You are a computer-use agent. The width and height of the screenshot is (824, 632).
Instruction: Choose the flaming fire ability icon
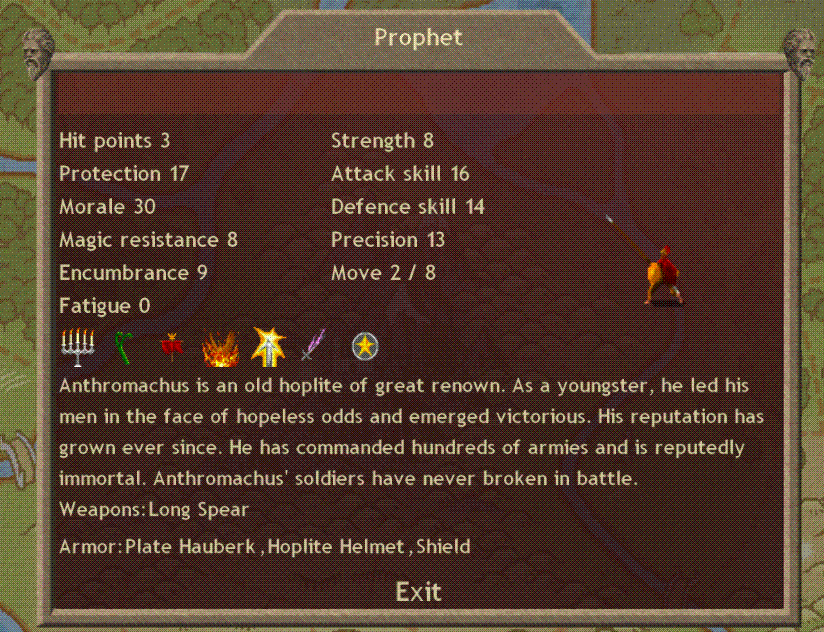(x=219, y=349)
